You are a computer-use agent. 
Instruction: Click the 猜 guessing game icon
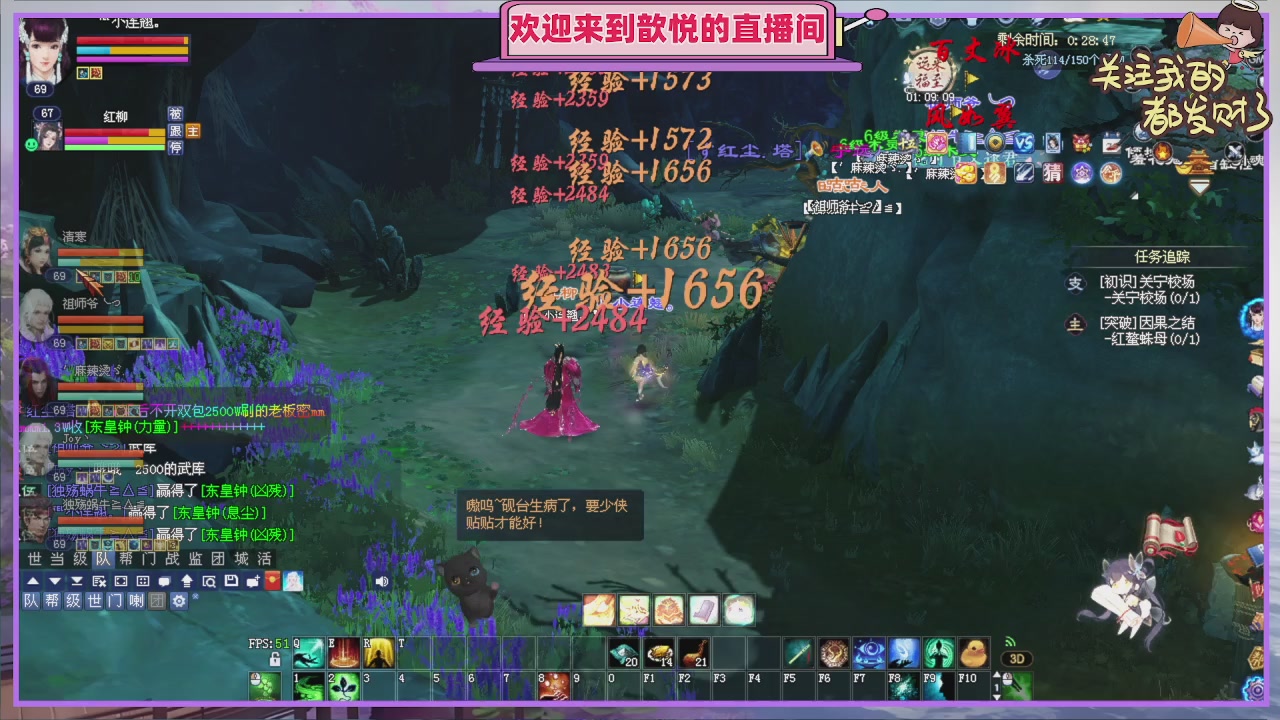click(1052, 173)
